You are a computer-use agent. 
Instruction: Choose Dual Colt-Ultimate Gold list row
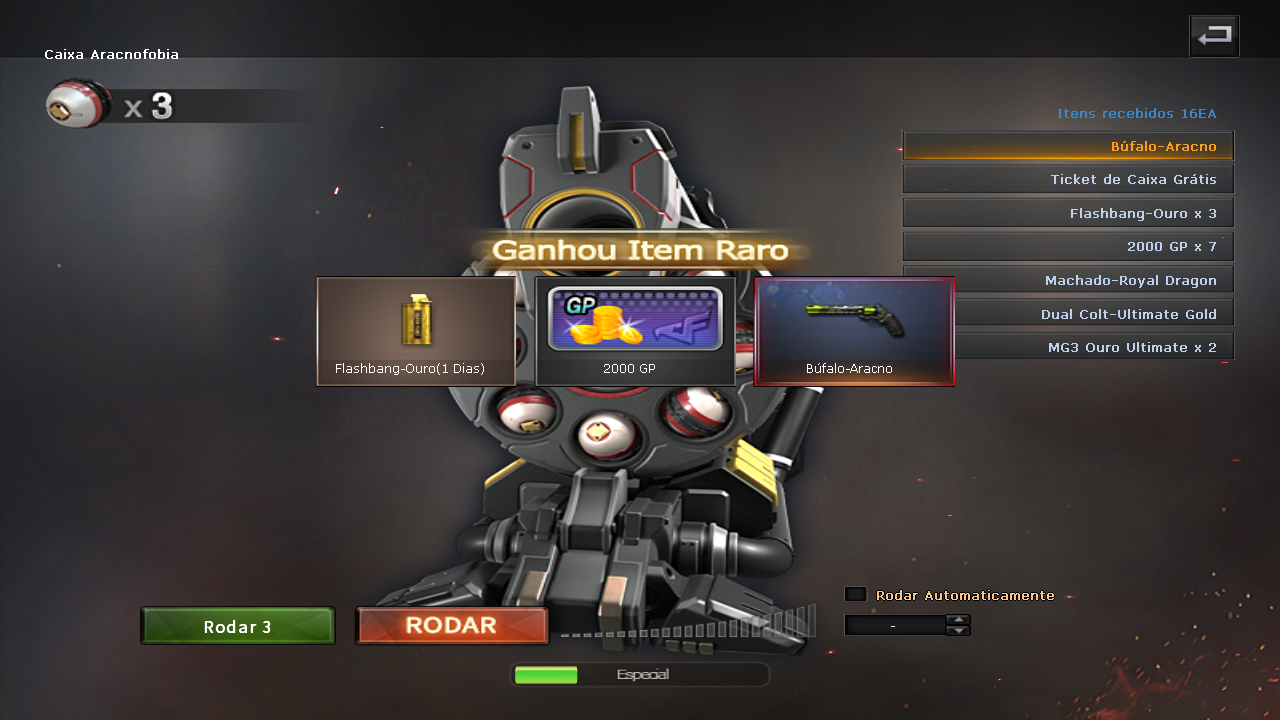[1068, 314]
